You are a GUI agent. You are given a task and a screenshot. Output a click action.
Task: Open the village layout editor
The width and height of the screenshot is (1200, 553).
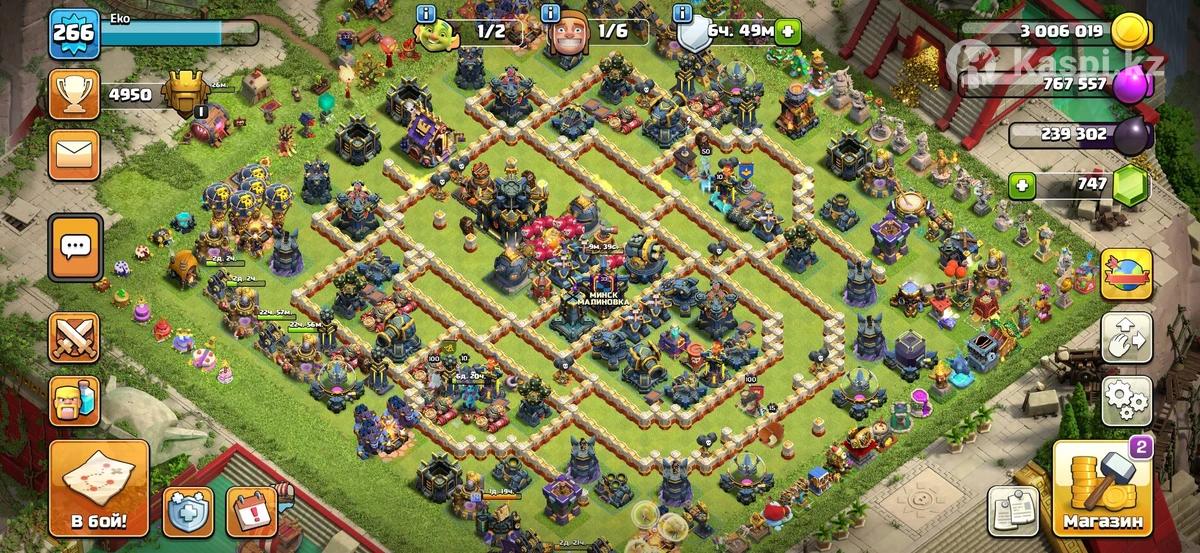pyautogui.click(x=1126, y=338)
